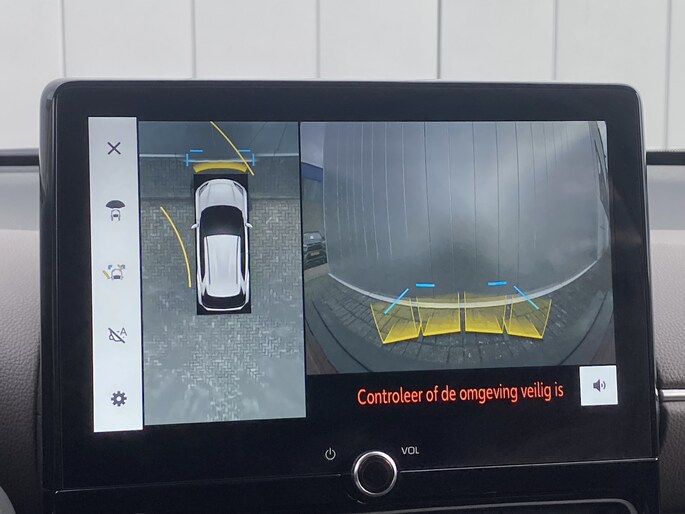This screenshot has width=685, height=514.
Task: Open camera settings with the gear icon
Action: tap(118, 399)
